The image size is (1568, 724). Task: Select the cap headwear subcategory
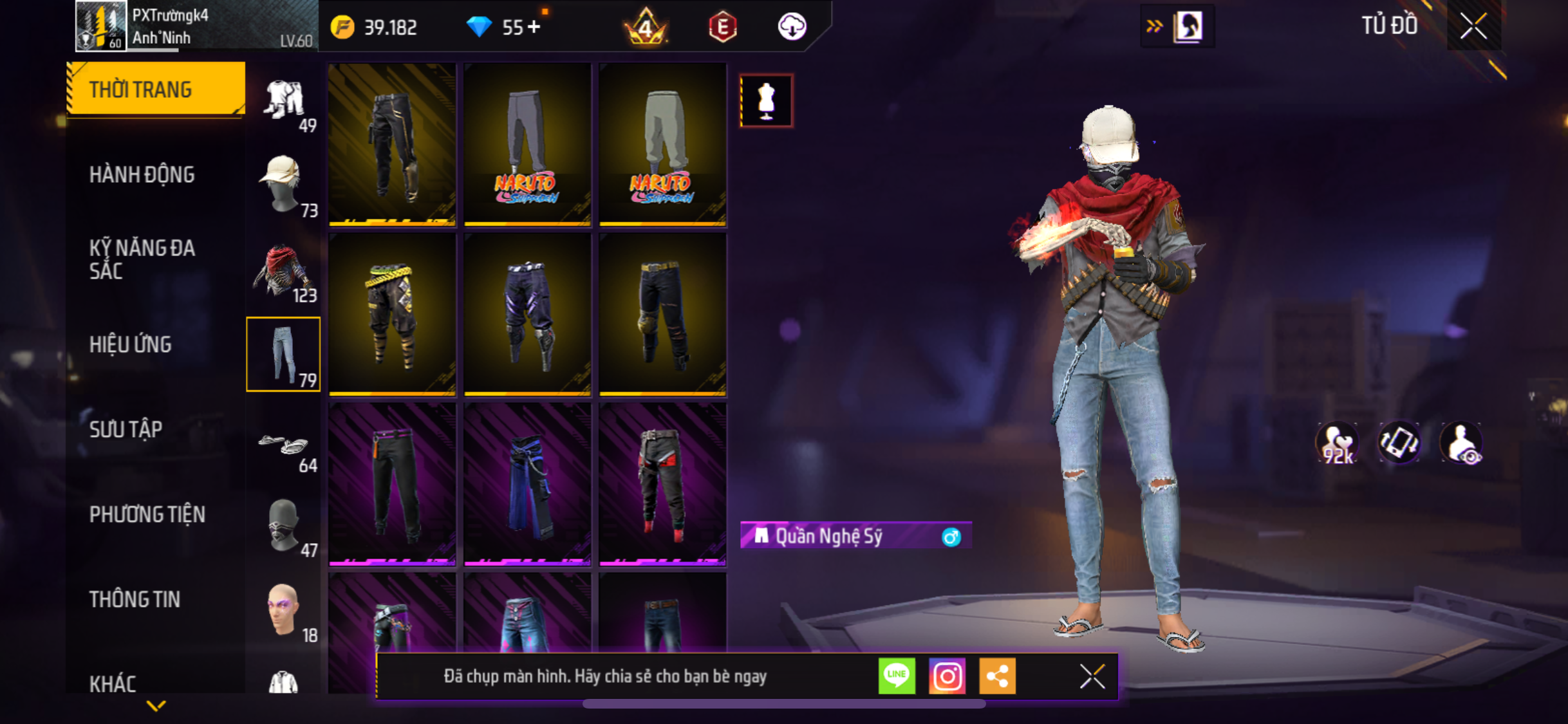click(x=283, y=185)
